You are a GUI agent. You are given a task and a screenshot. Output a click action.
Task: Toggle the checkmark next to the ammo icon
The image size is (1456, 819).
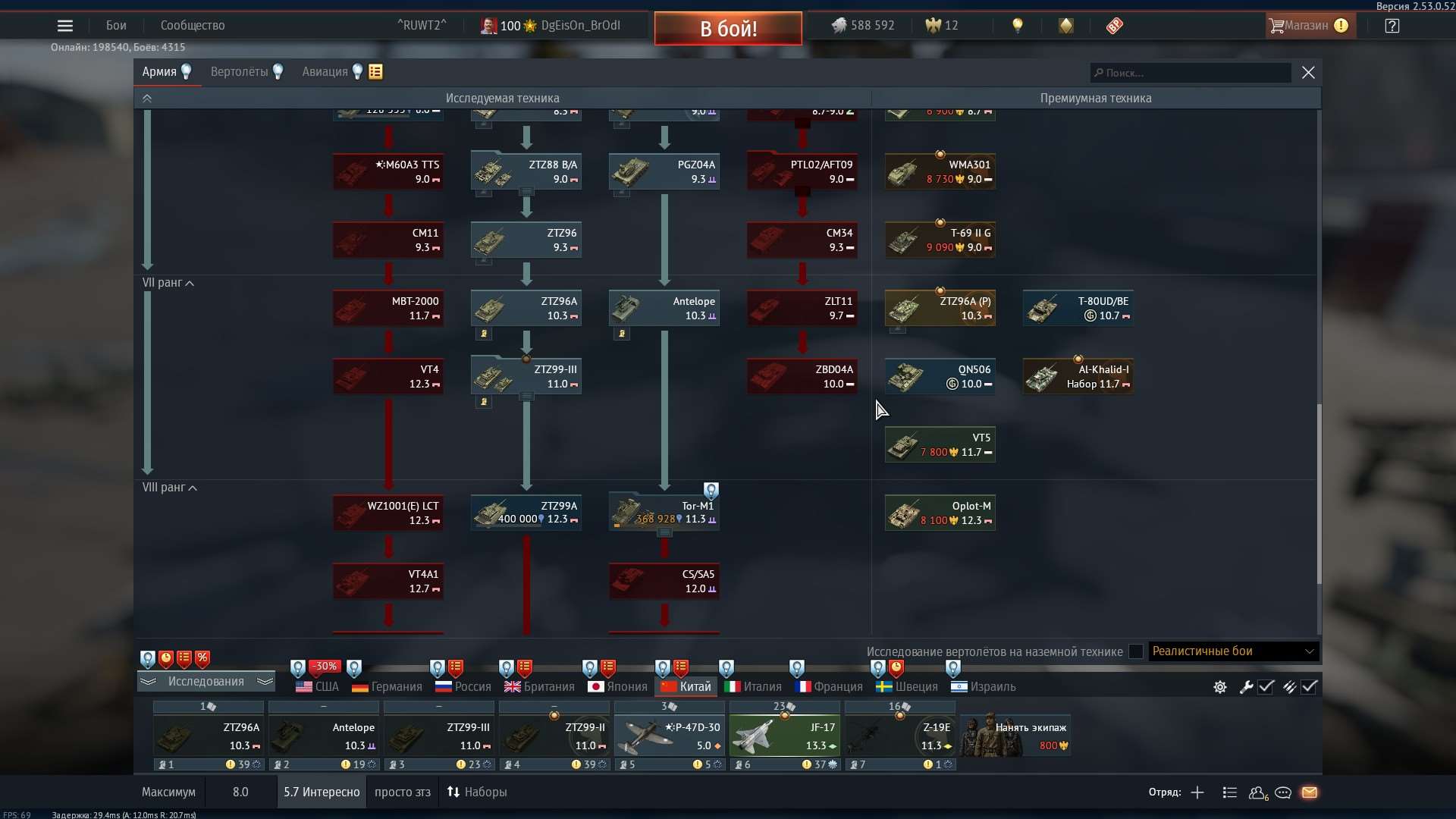click(1310, 687)
